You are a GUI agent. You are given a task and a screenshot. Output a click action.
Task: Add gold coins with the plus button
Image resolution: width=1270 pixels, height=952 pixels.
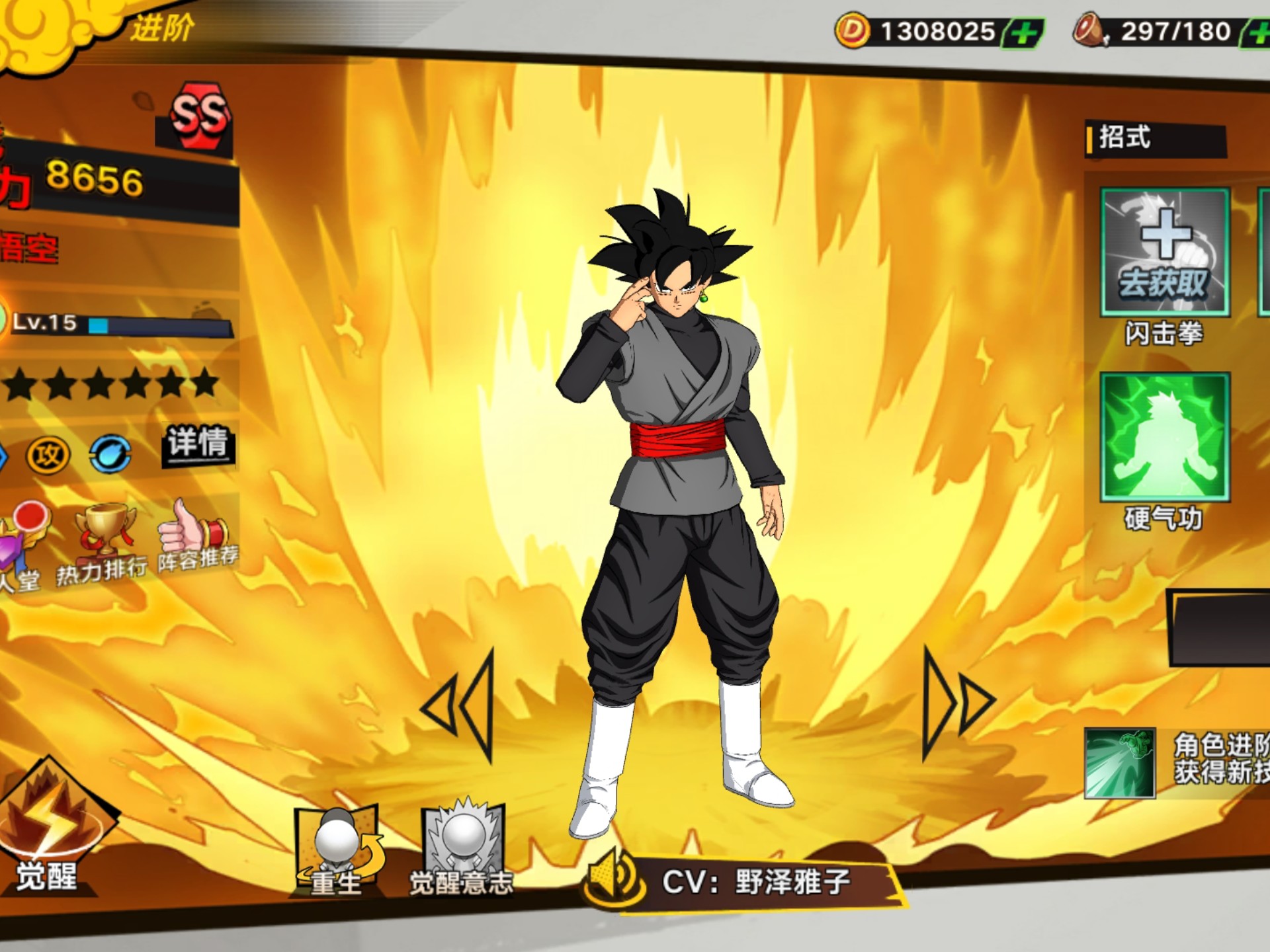1023,33
